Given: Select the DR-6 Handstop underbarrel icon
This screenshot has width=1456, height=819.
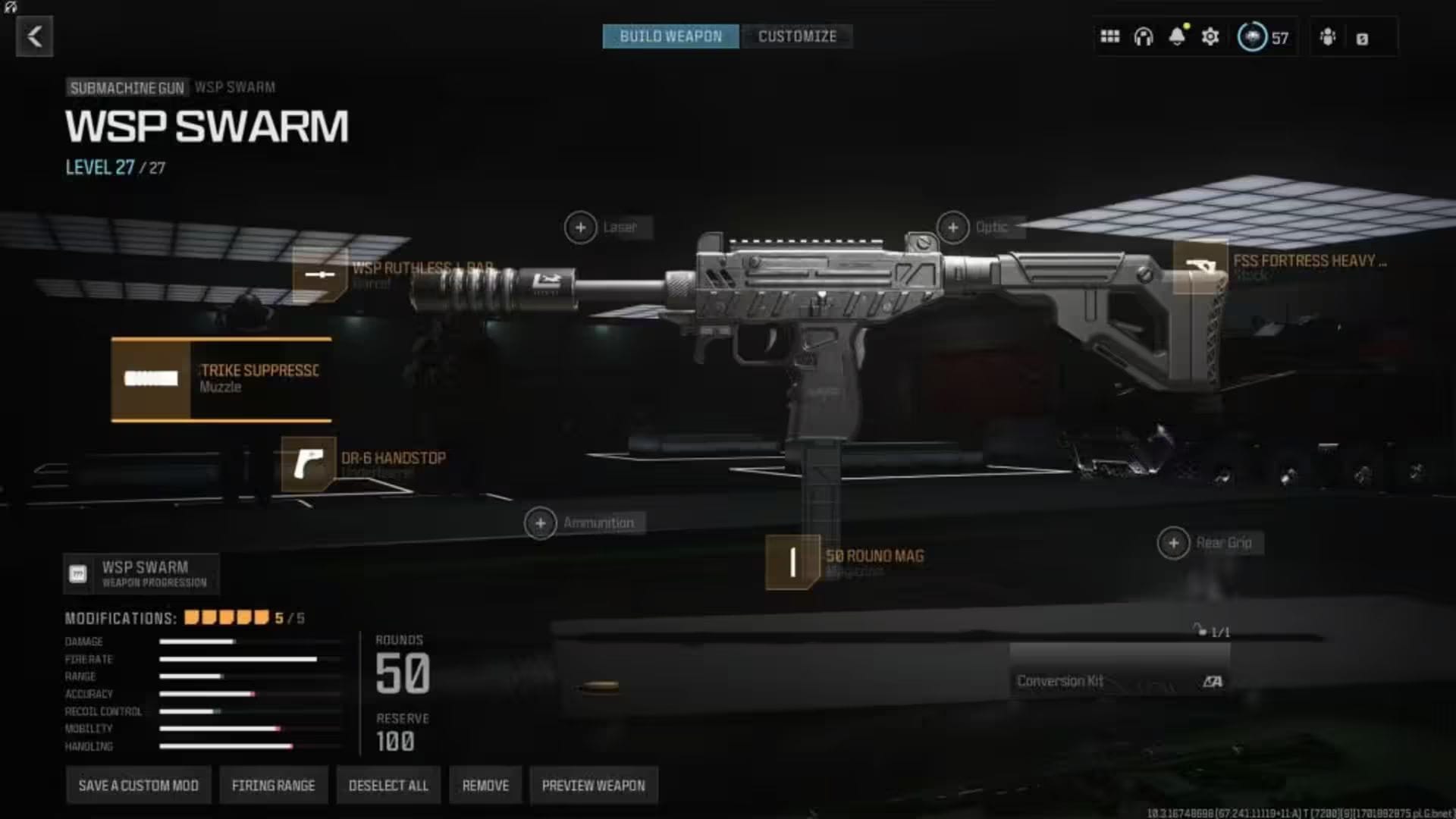Looking at the screenshot, I should pyautogui.click(x=308, y=464).
